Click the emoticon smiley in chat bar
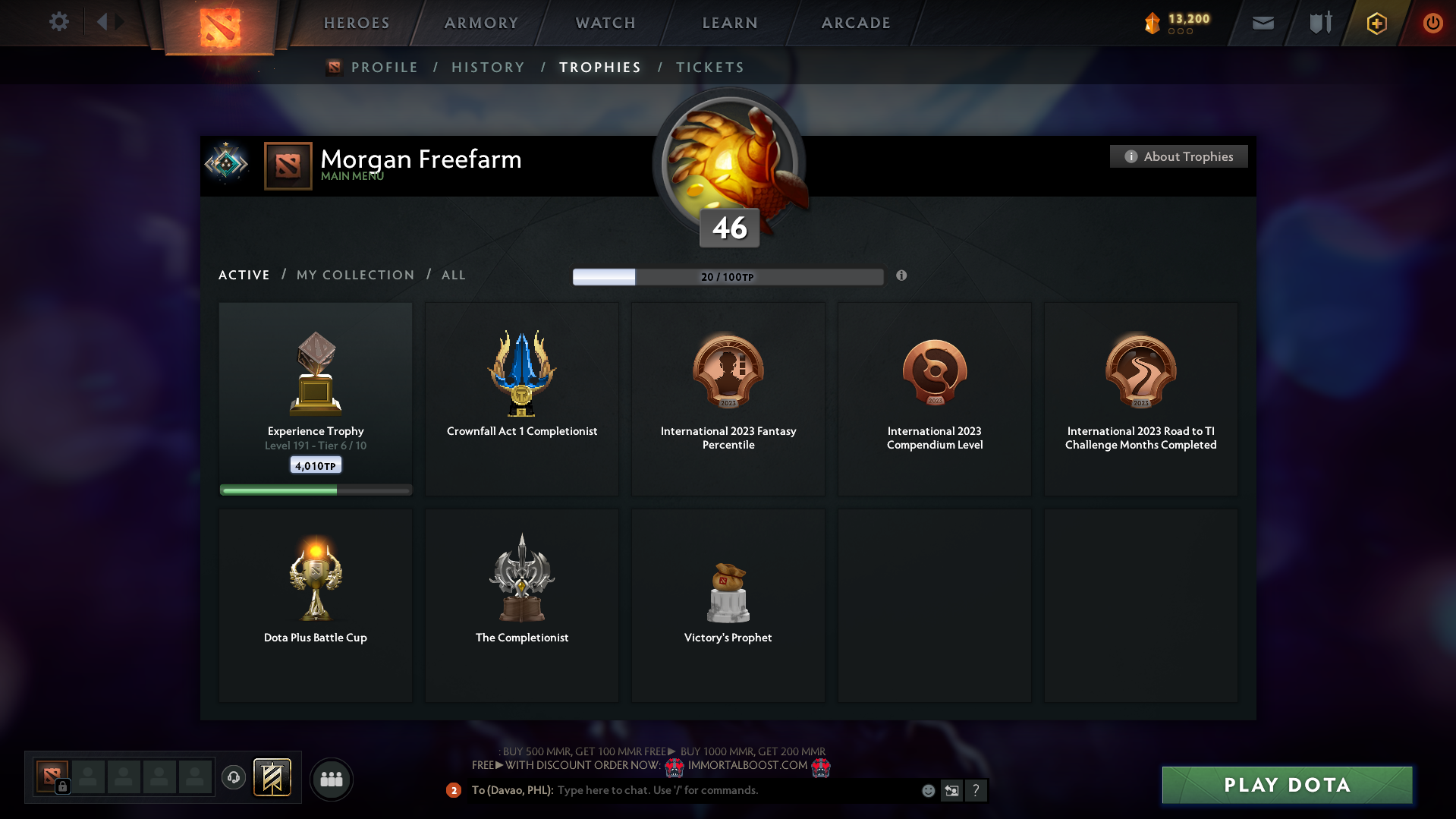This screenshot has width=1456, height=819. (x=927, y=790)
